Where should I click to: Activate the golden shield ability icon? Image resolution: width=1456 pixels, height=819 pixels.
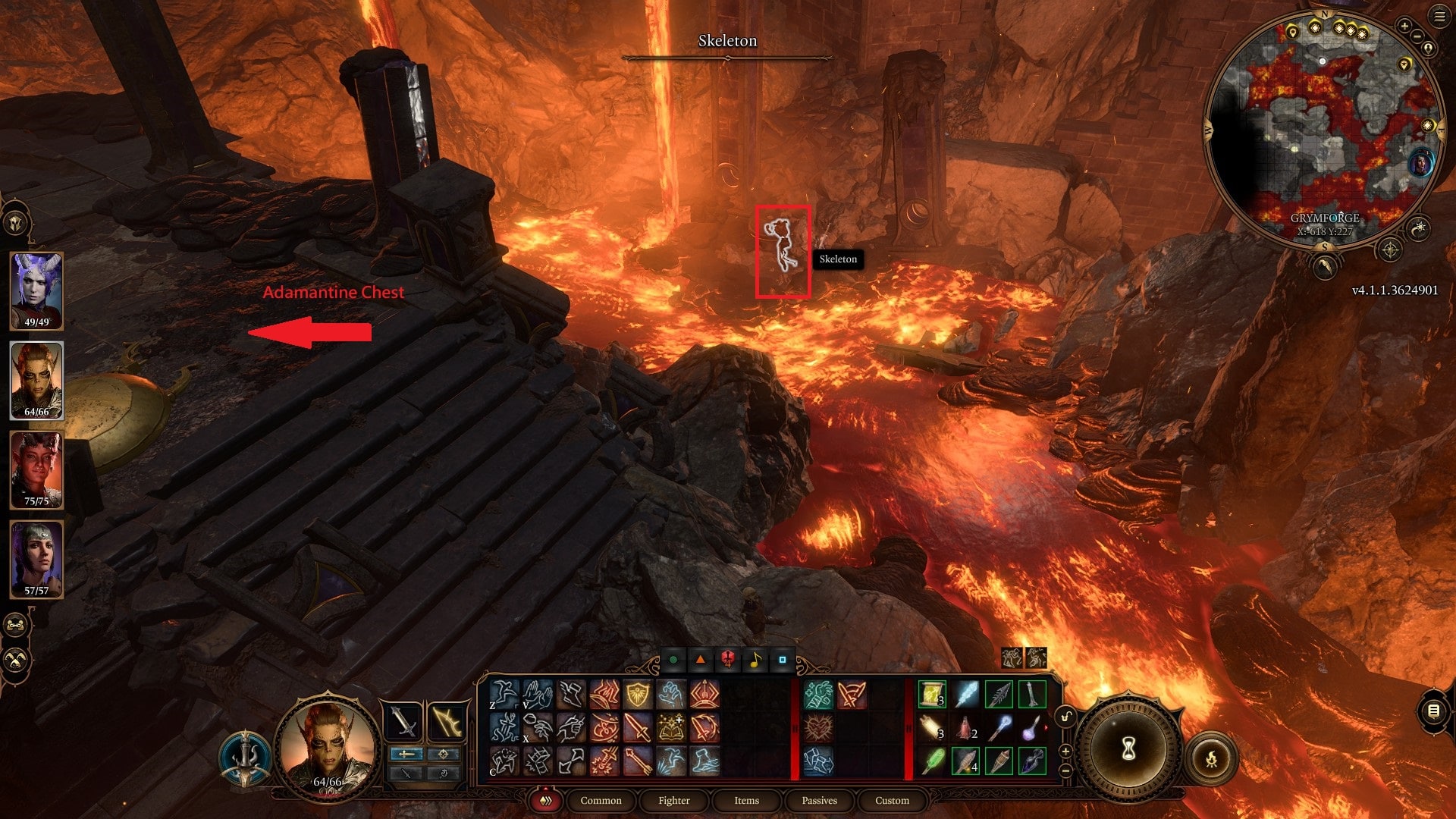[x=638, y=695]
